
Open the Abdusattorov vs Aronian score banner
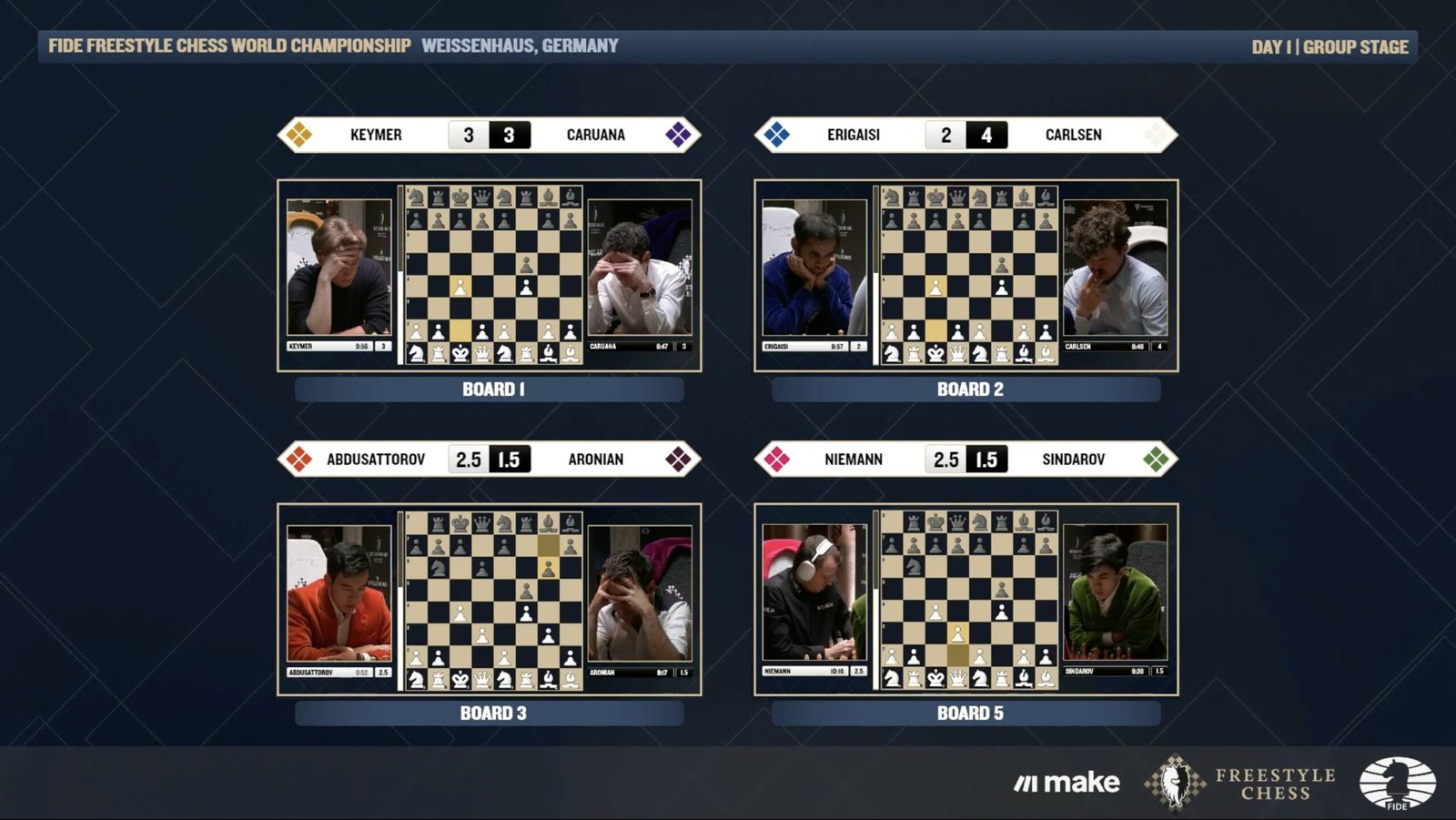pyautogui.click(x=490, y=460)
